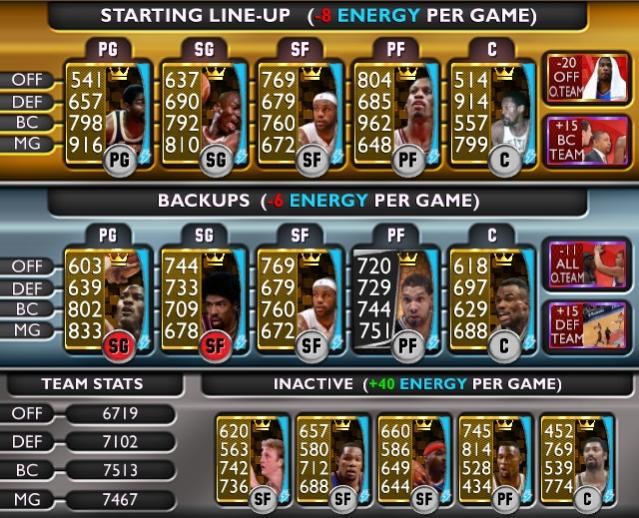Select the backup point guard slot card

click(108, 302)
